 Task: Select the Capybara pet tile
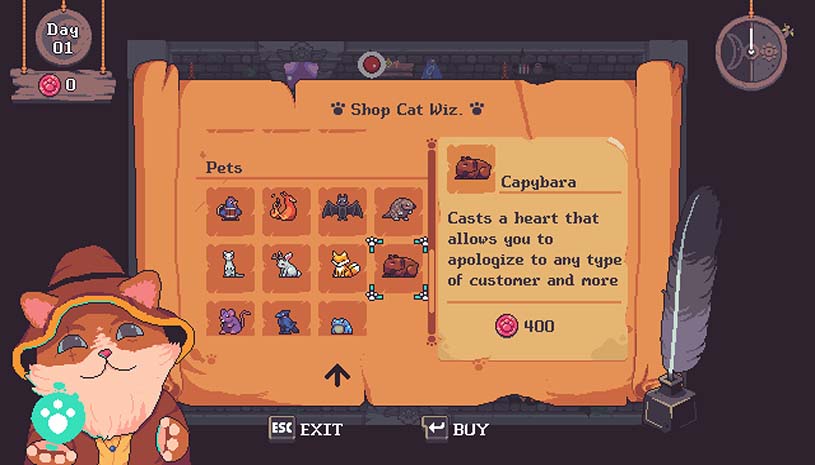399,267
